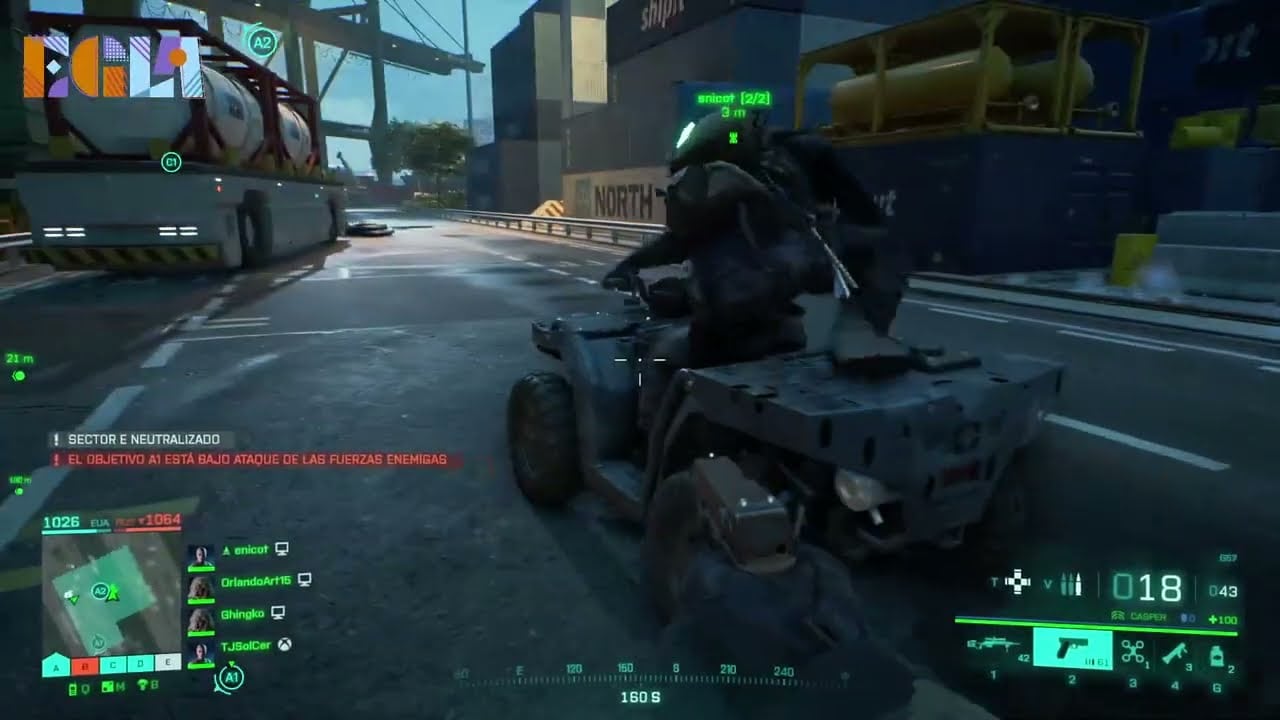Select the sniper rifle weapon slot
The width and height of the screenshot is (1280, 720).
tap(993, 647)
